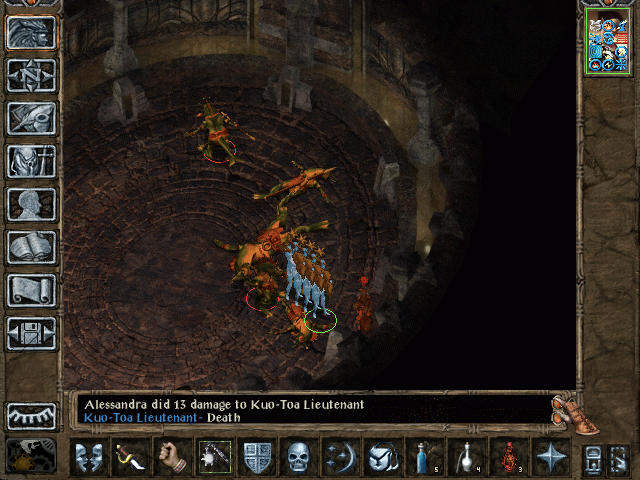Viewport: 640px width, 480px height.
Task: Select the highlighted flail weapon slot
Action: point(214,457)
